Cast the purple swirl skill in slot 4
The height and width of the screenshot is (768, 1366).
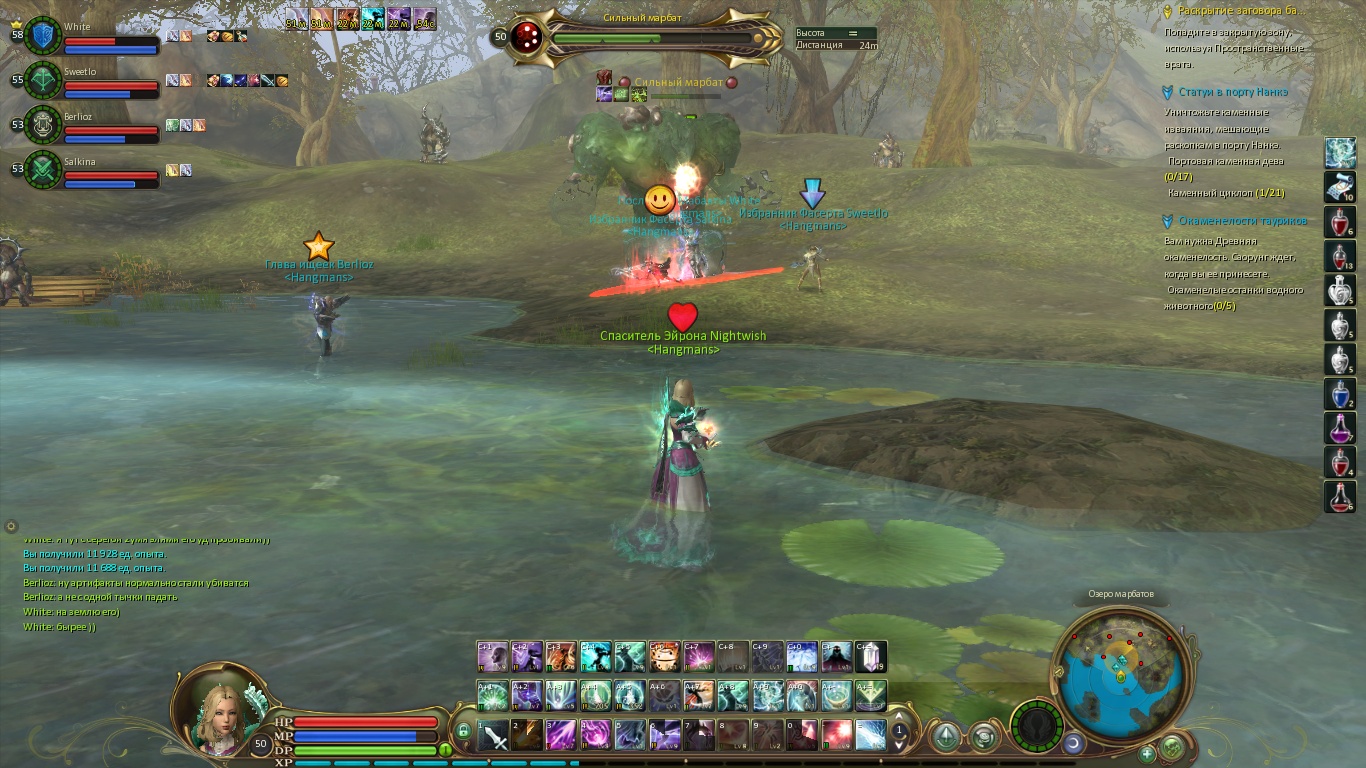596,735
